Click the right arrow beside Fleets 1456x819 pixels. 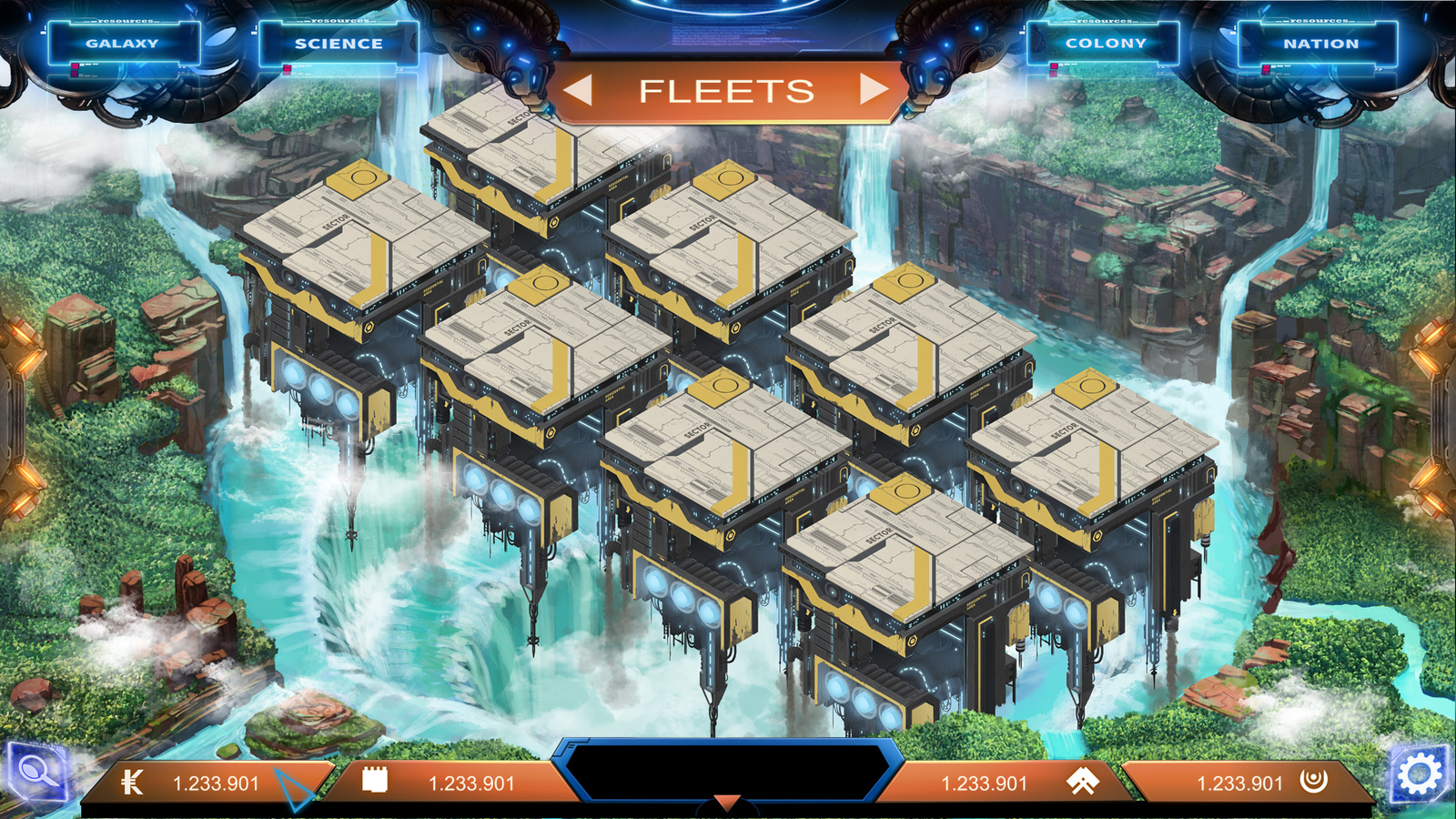(x=874, y=89)
